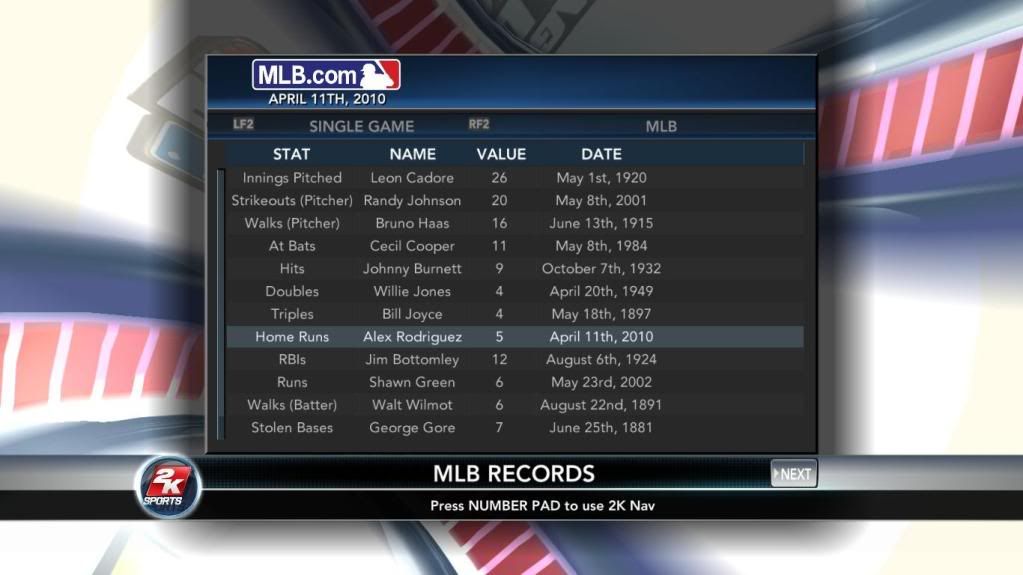Choose the Walks (Pitcher) record row

pyautogui.click(x=514, y=223)
